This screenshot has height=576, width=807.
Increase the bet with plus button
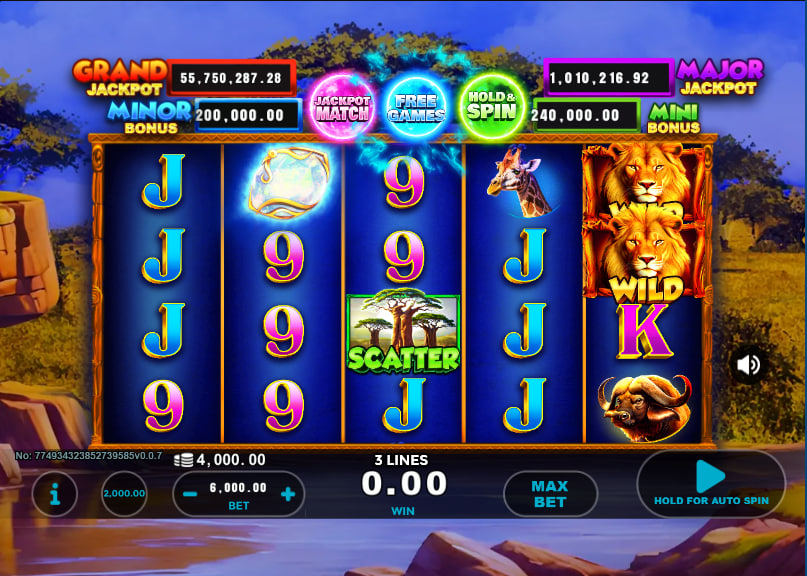pos(288,493)
